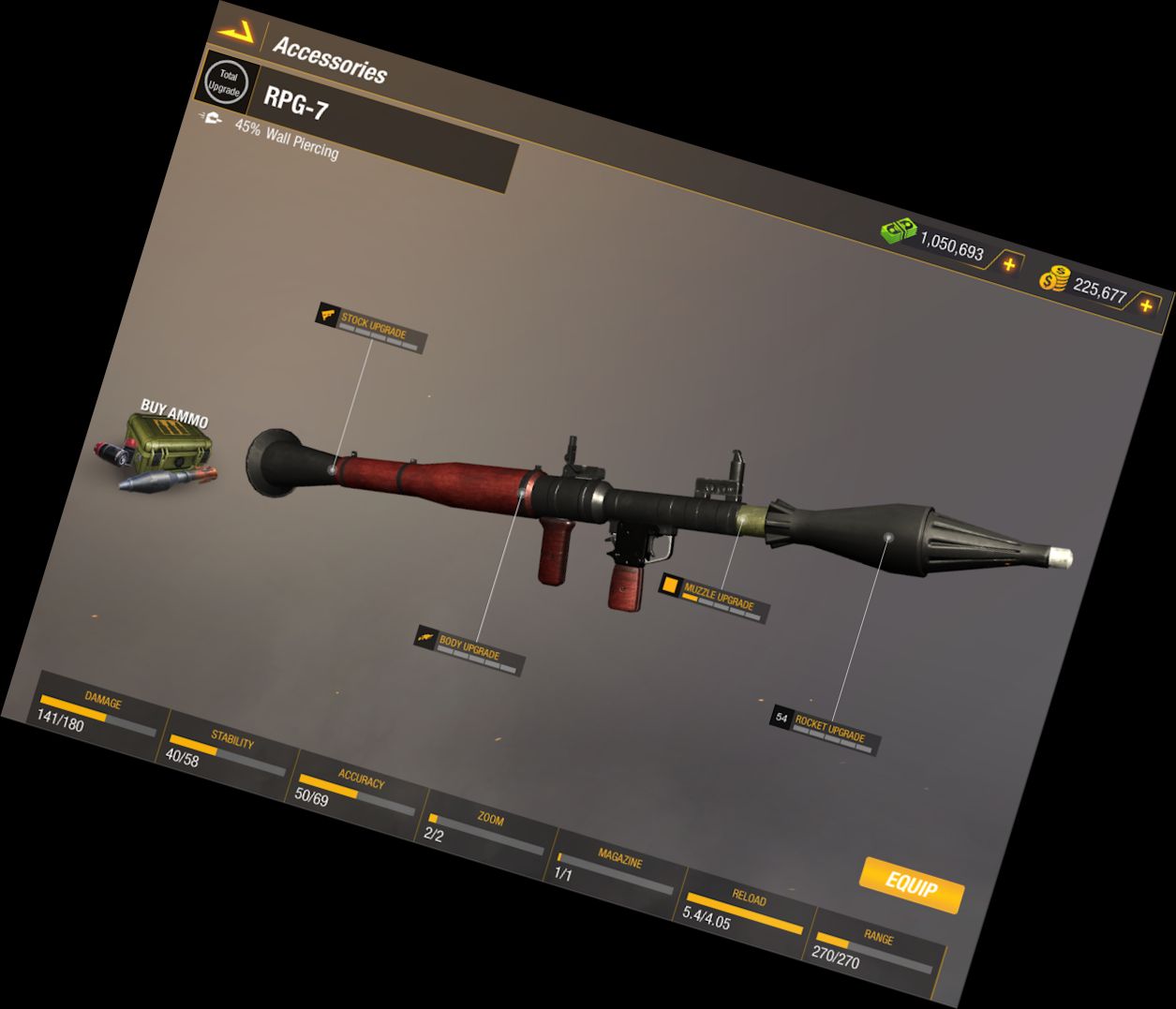Add more gold coins with plus button
1176x1009 pixels.
point(1145,305)
